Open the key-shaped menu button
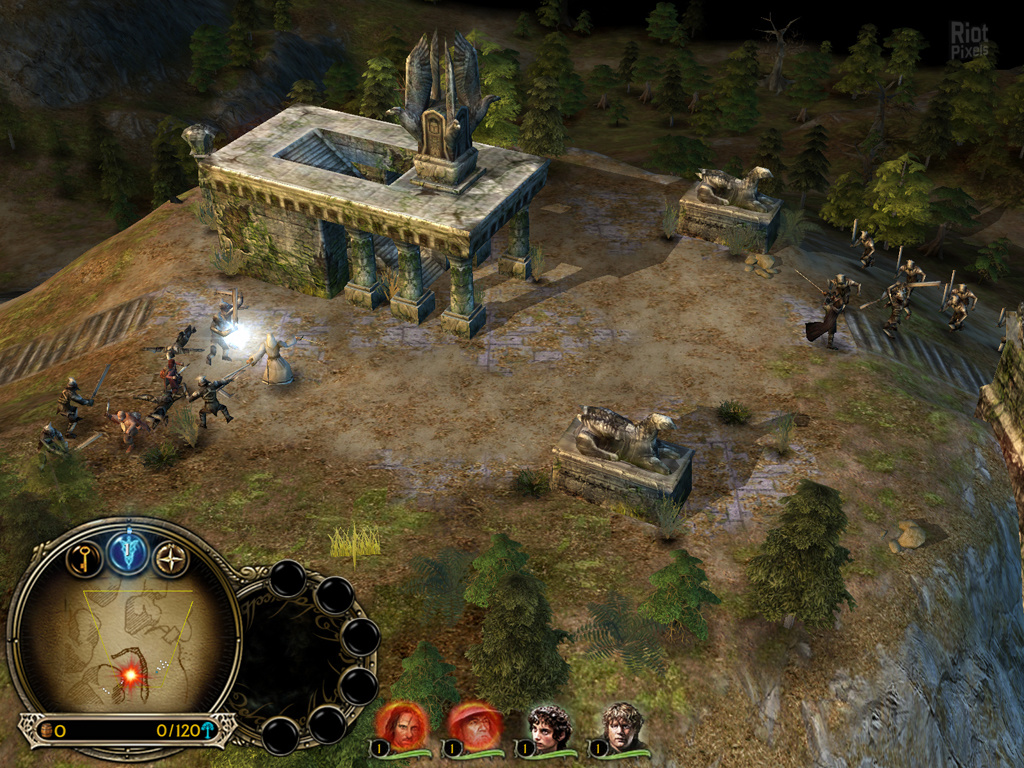This screenshot has height=768, width=1024. [84, 558]
